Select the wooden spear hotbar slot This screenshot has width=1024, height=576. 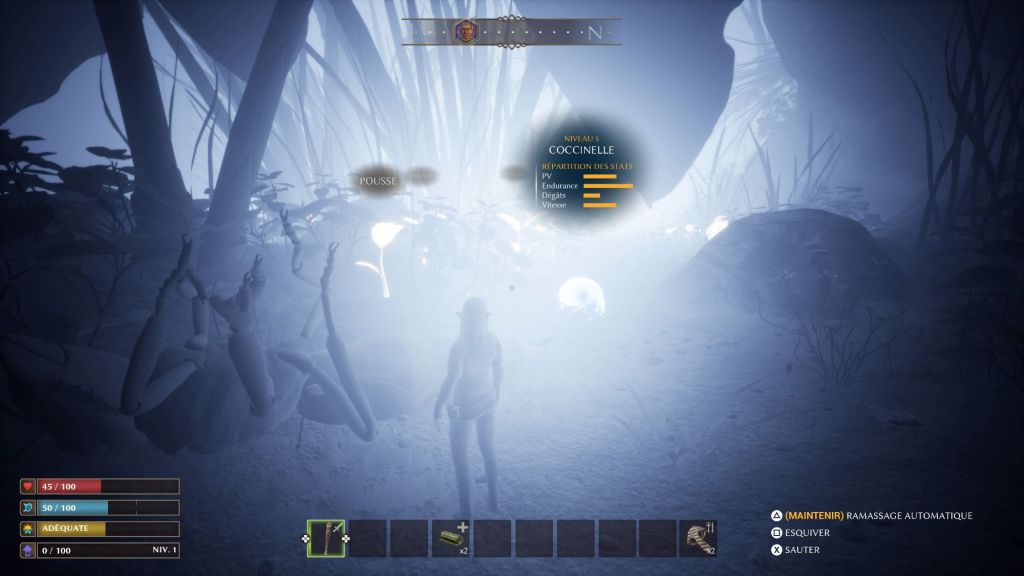326,538
